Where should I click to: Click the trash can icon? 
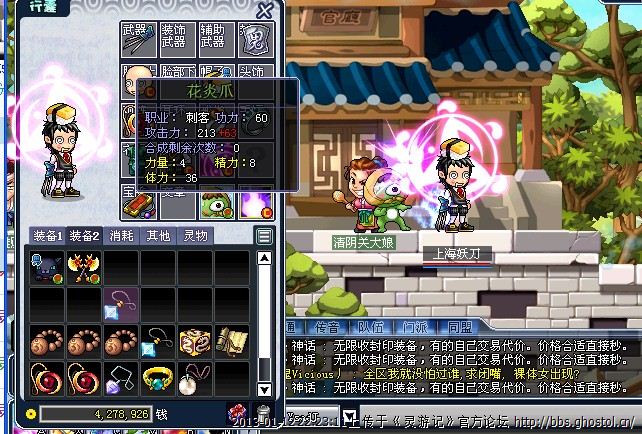pyautogui.click(x=263, y=414)
